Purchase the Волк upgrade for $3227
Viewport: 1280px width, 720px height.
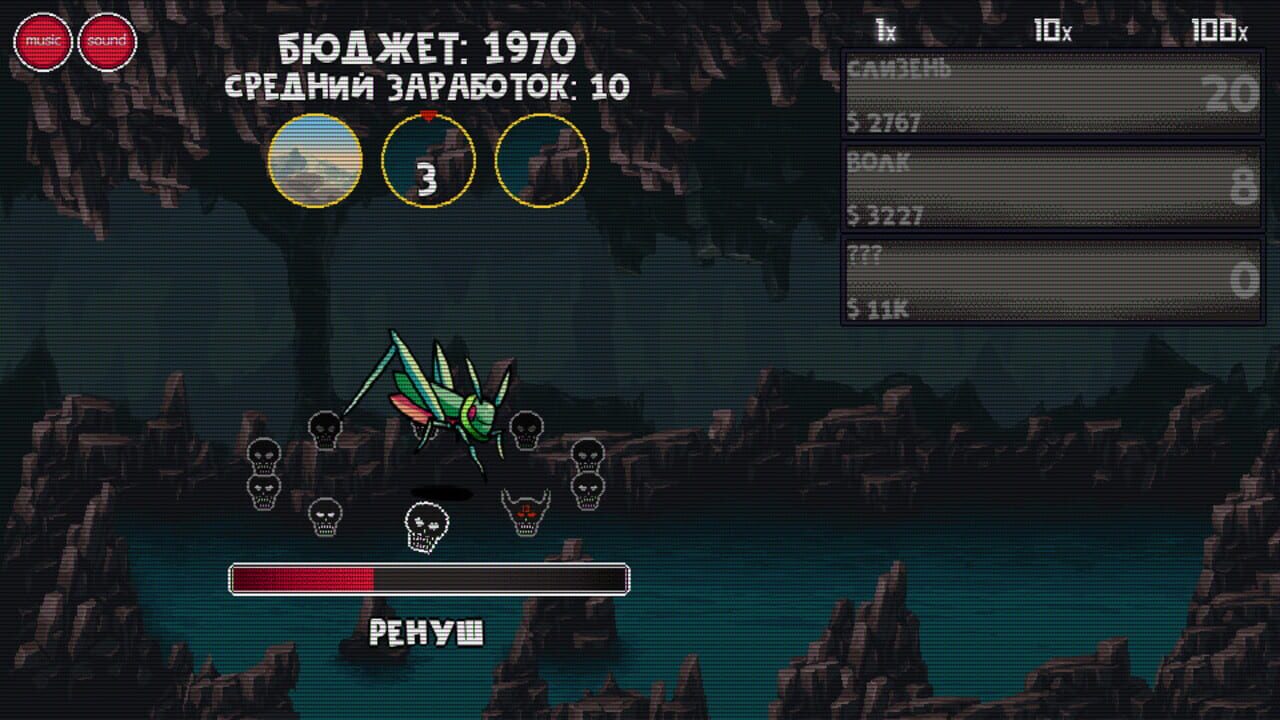click(x=1049, y=183)
